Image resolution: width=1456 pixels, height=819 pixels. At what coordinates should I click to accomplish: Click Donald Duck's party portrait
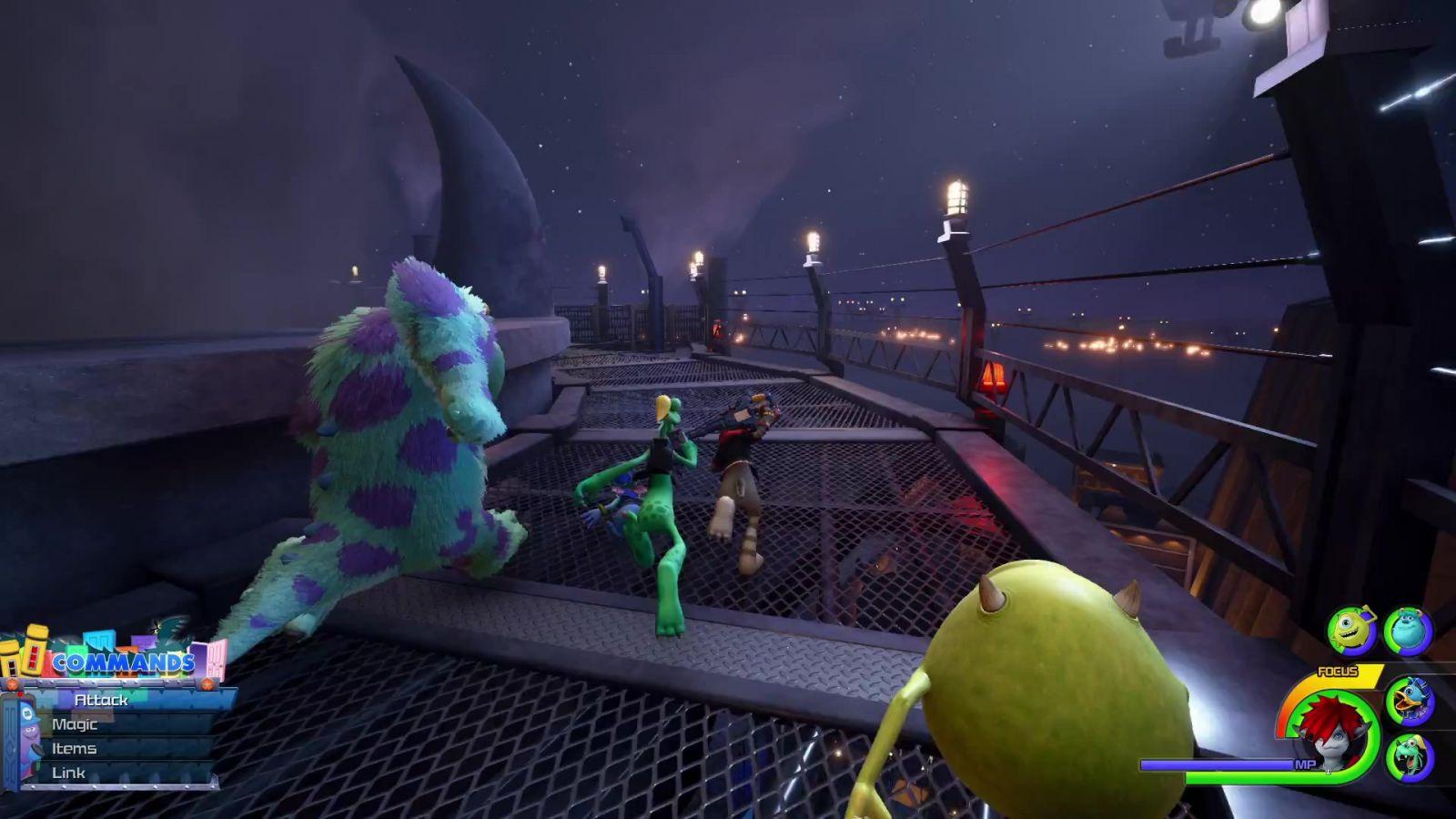(x=1410, y=701)
